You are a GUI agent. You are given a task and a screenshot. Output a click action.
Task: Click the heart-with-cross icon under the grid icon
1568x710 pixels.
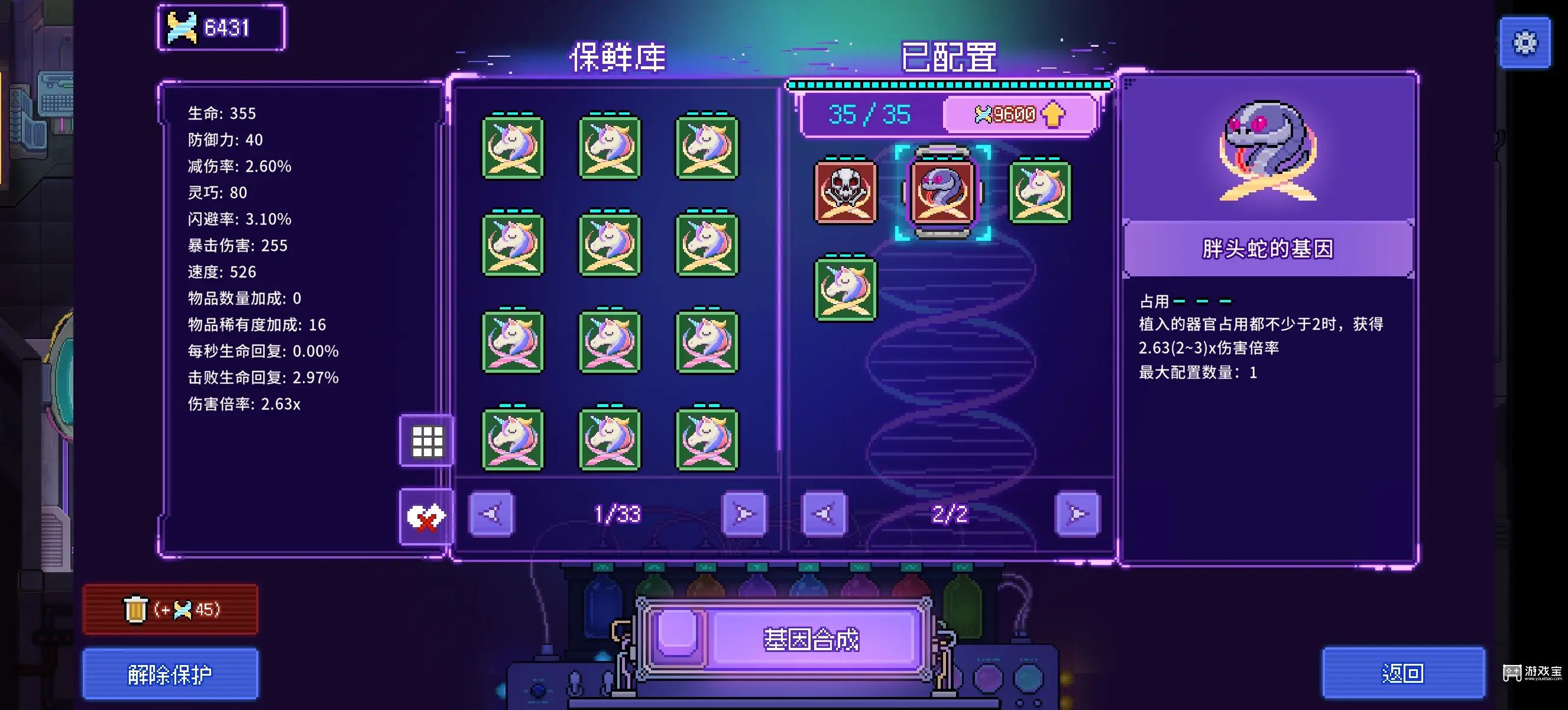426,517
